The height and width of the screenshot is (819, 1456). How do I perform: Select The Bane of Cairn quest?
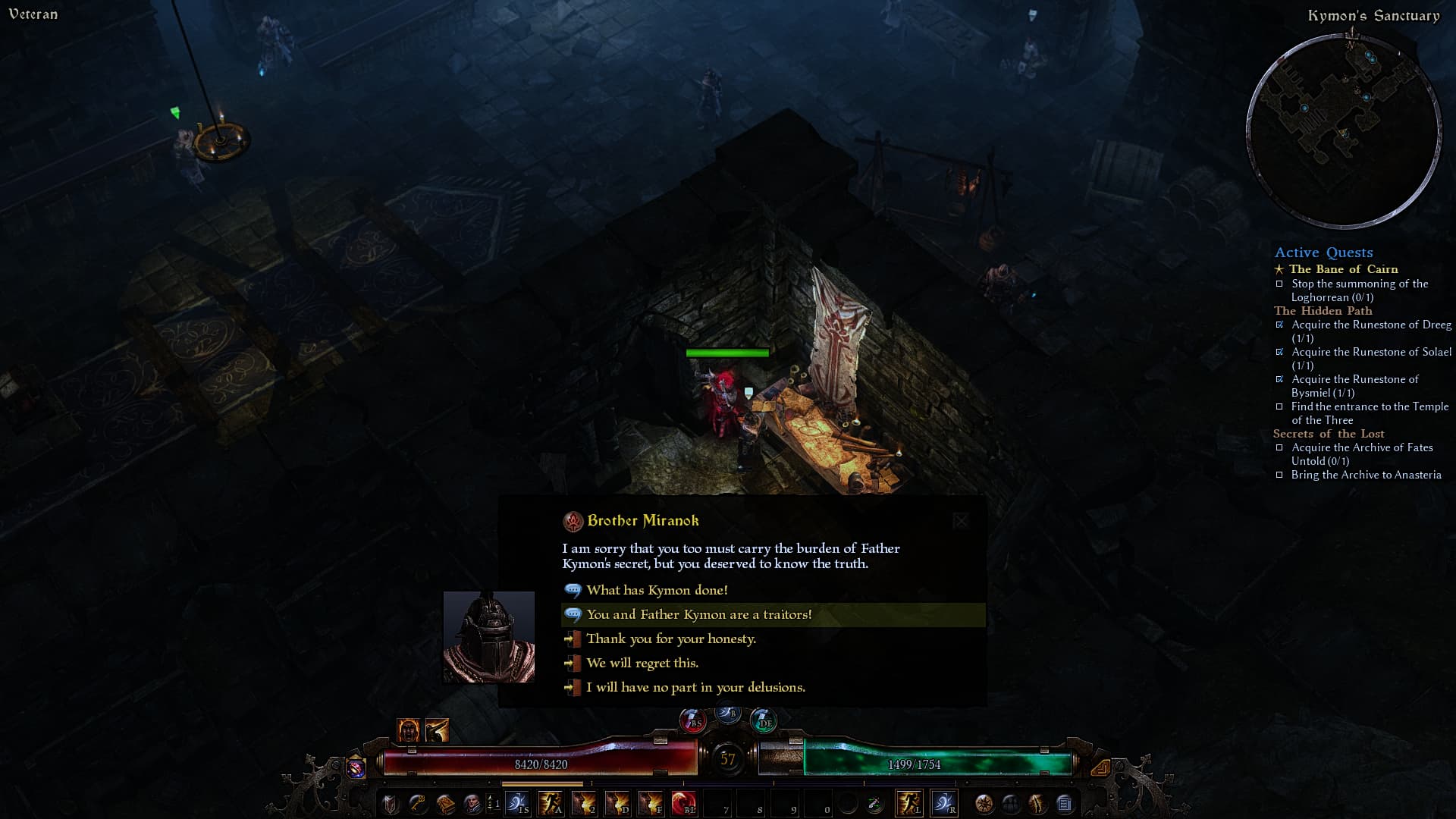(1343, 269)
